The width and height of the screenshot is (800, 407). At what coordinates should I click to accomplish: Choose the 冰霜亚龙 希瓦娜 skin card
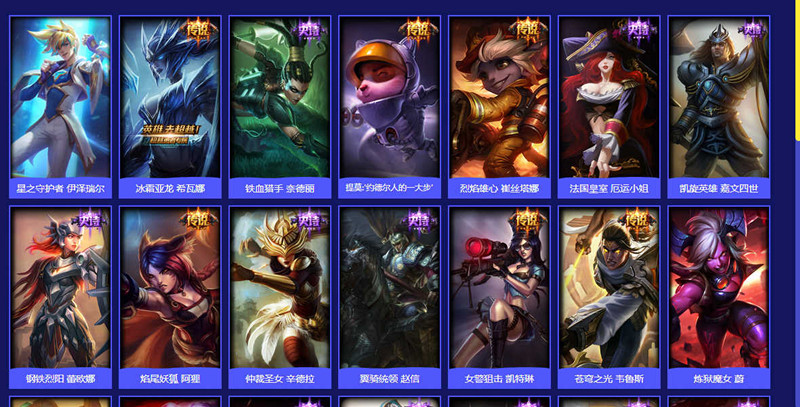tap(170, 98)
